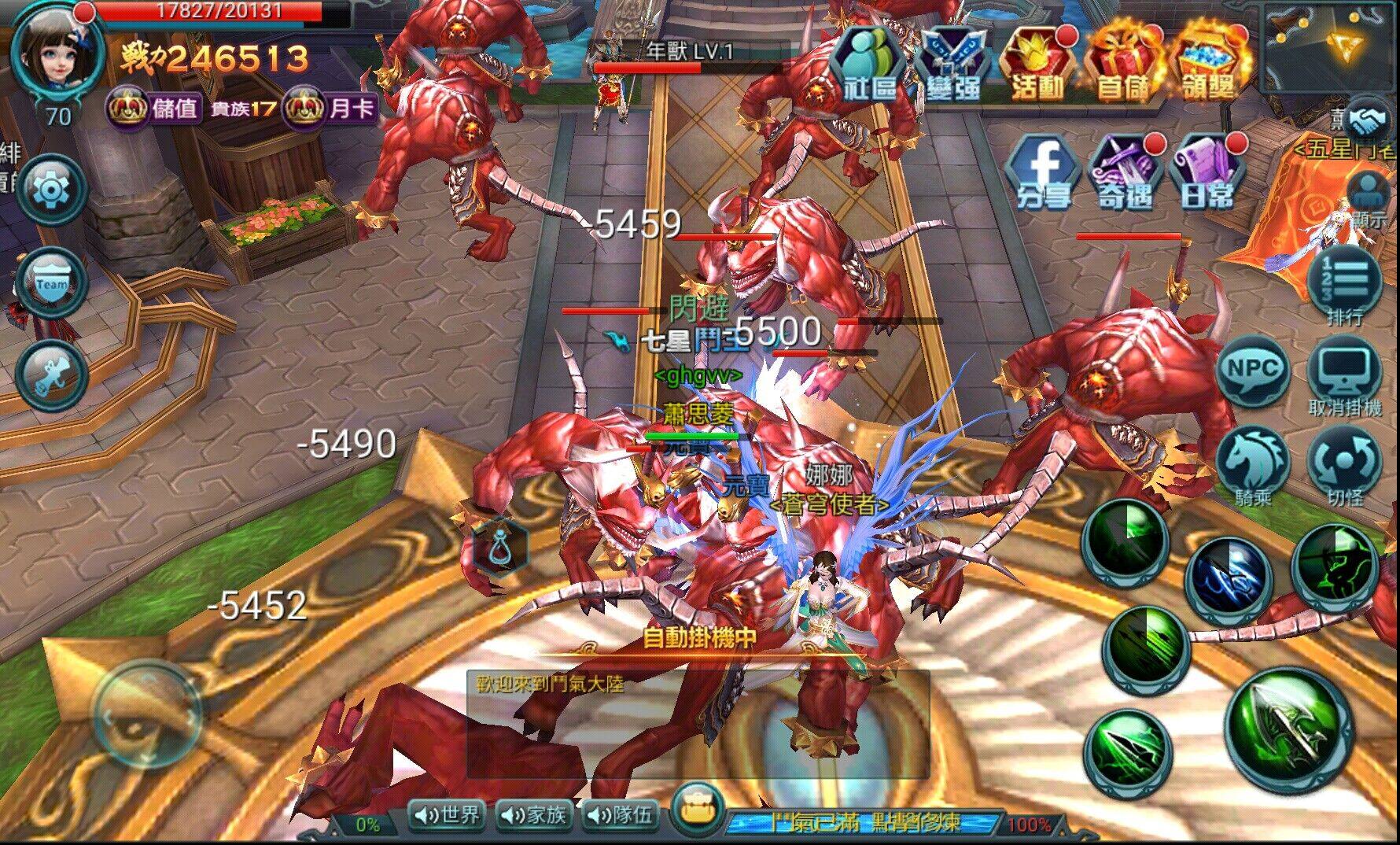Image resolution: width=1400 pixels, height=845 pixels.
Task: Toggle the 顯示 display option
Action: (x=1369, y=191)
